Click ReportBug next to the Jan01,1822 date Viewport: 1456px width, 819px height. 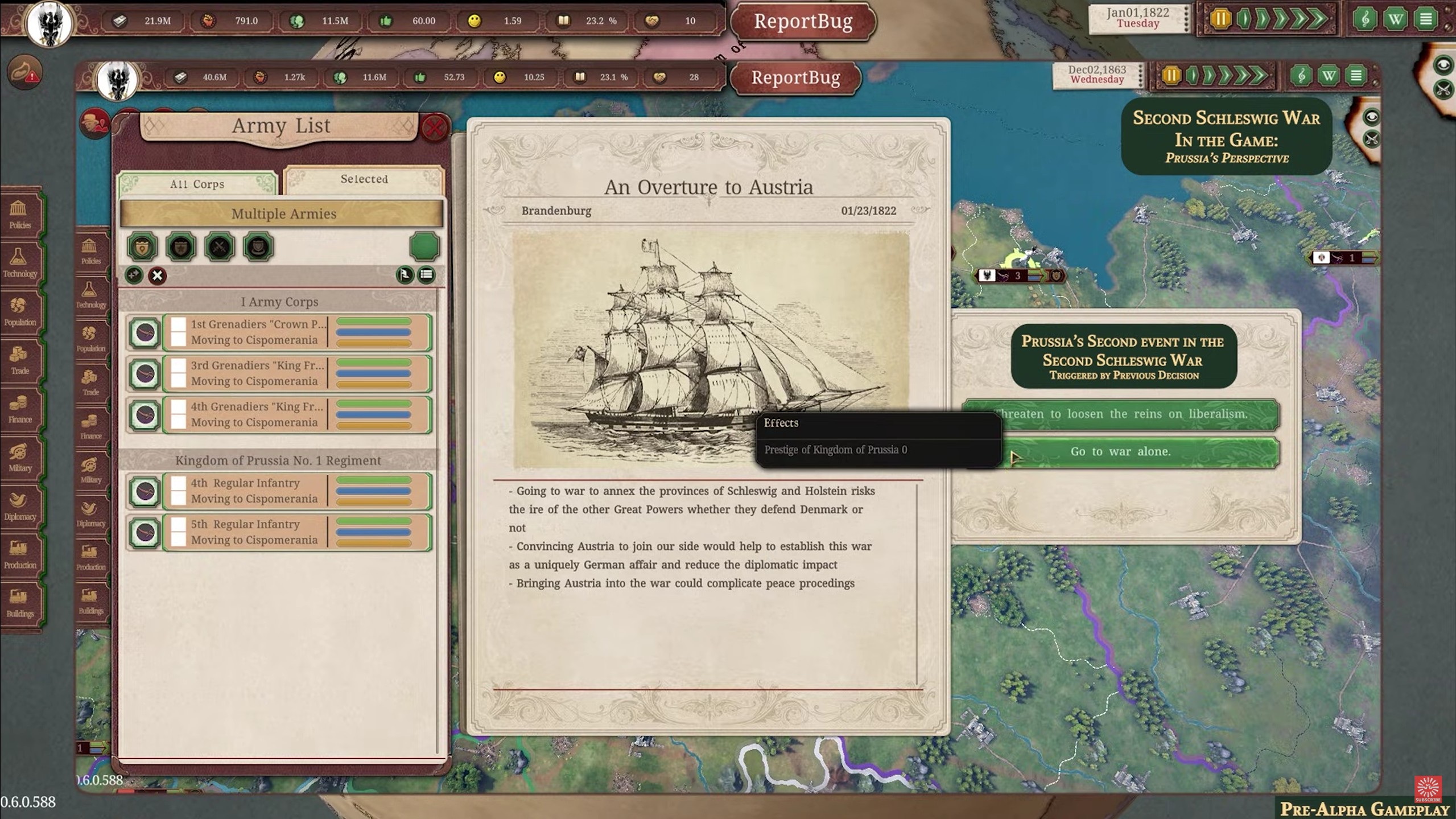click(x=803, y=22)
